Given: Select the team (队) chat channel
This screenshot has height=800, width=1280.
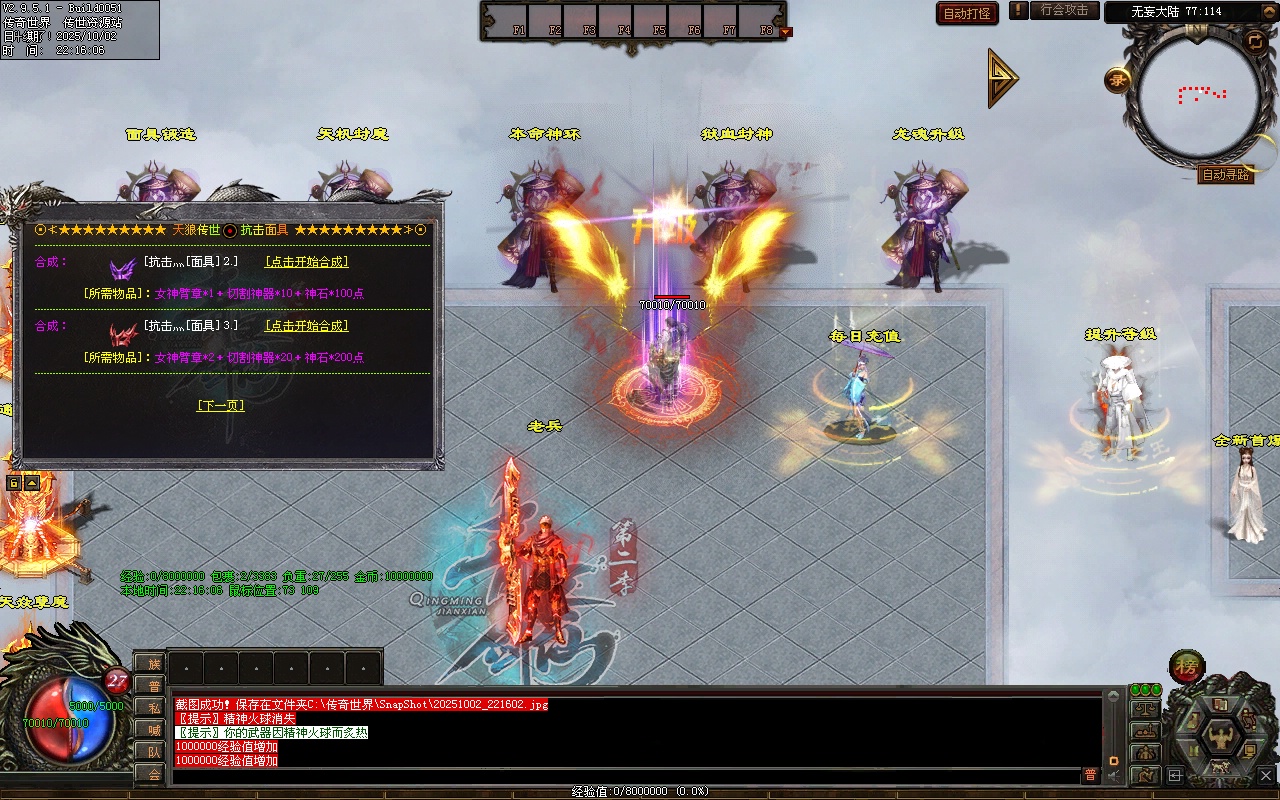Looking at the screenshot, I should [153, 751].
